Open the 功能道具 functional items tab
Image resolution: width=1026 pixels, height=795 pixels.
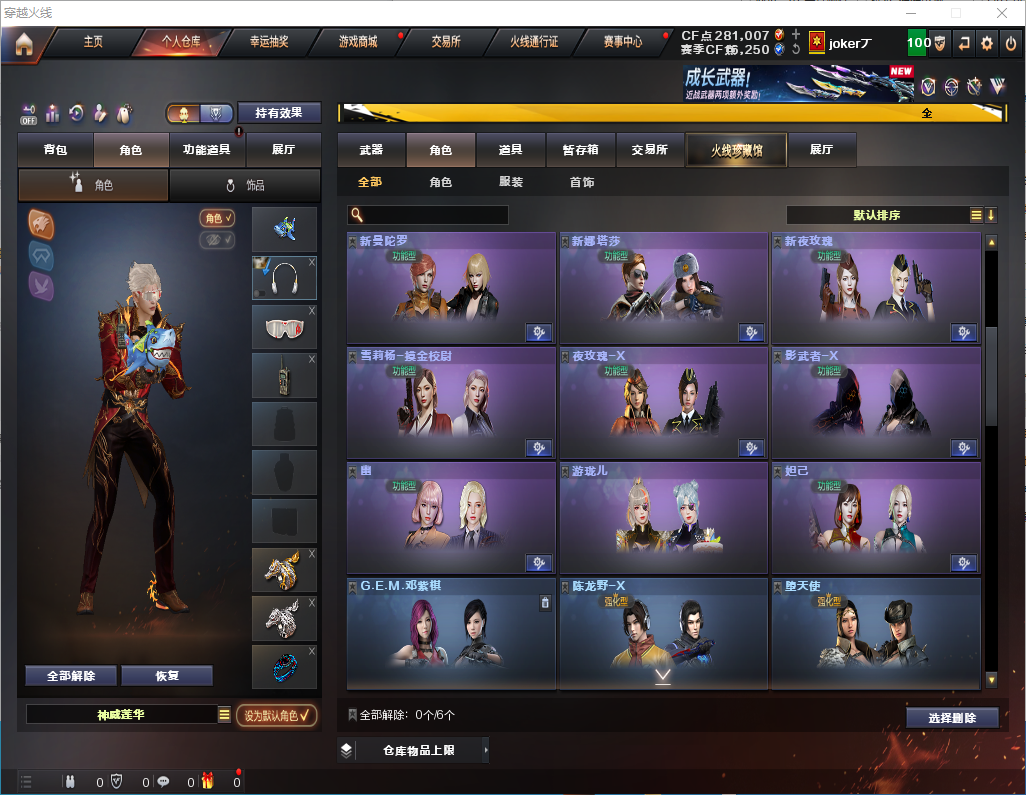(x=207, y=150)
